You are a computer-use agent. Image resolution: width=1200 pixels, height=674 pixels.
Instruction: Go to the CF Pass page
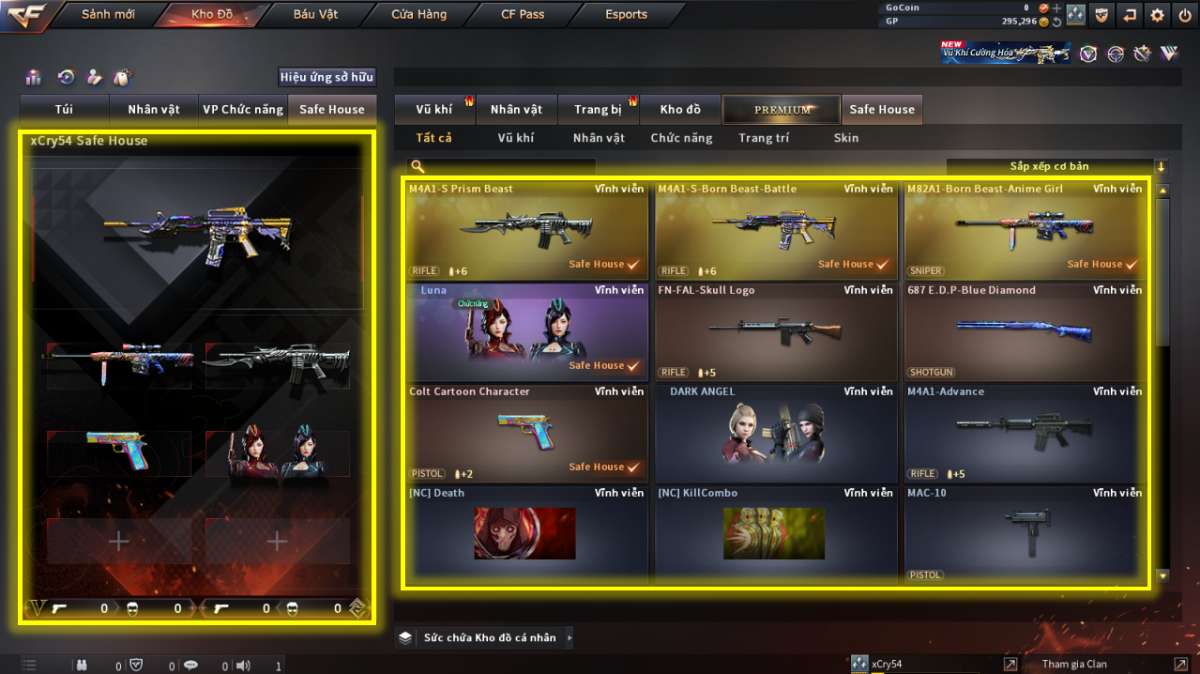point(523,15)
